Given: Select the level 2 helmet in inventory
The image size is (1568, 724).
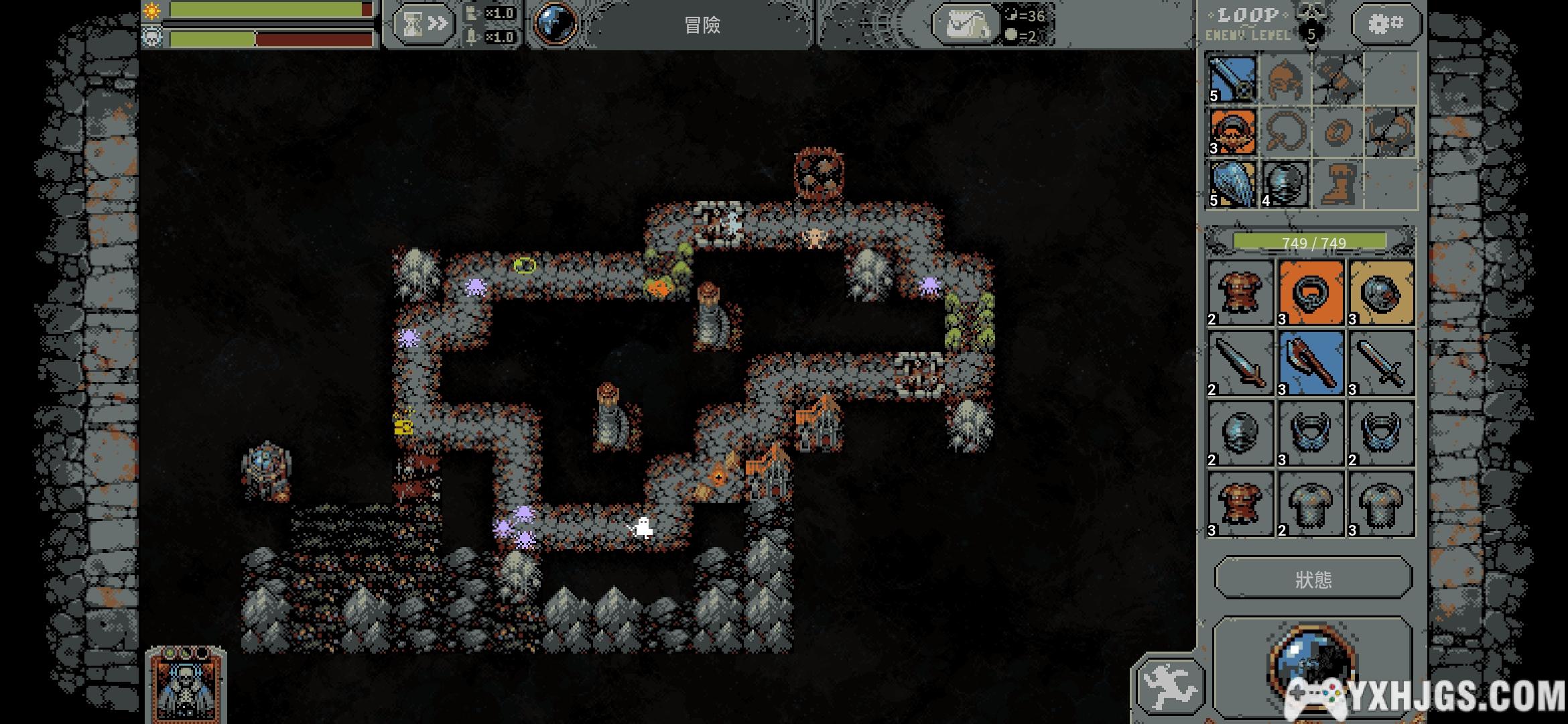Looking at the screenshot, I should tap(1240, 434).
